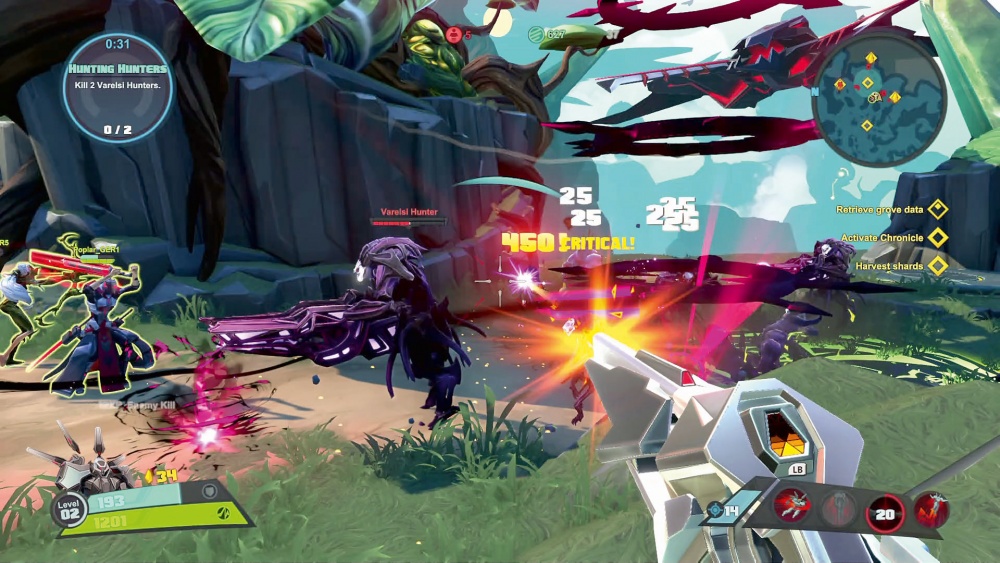This screenshot has width=1000, height=563.
Task: Click the green team score icon
Action: pyautogui.click(x=536, y=35)
